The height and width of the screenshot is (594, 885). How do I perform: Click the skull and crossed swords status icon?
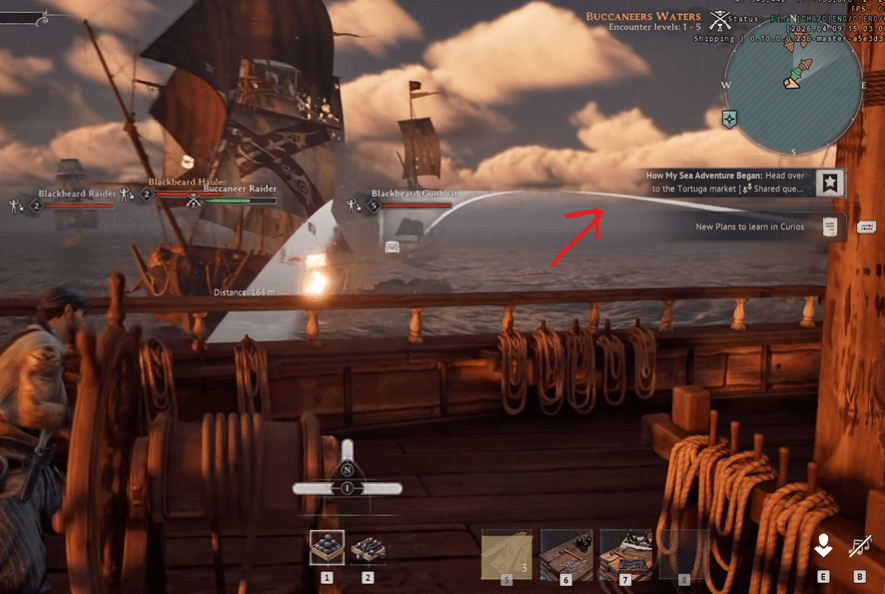[718, 20]
